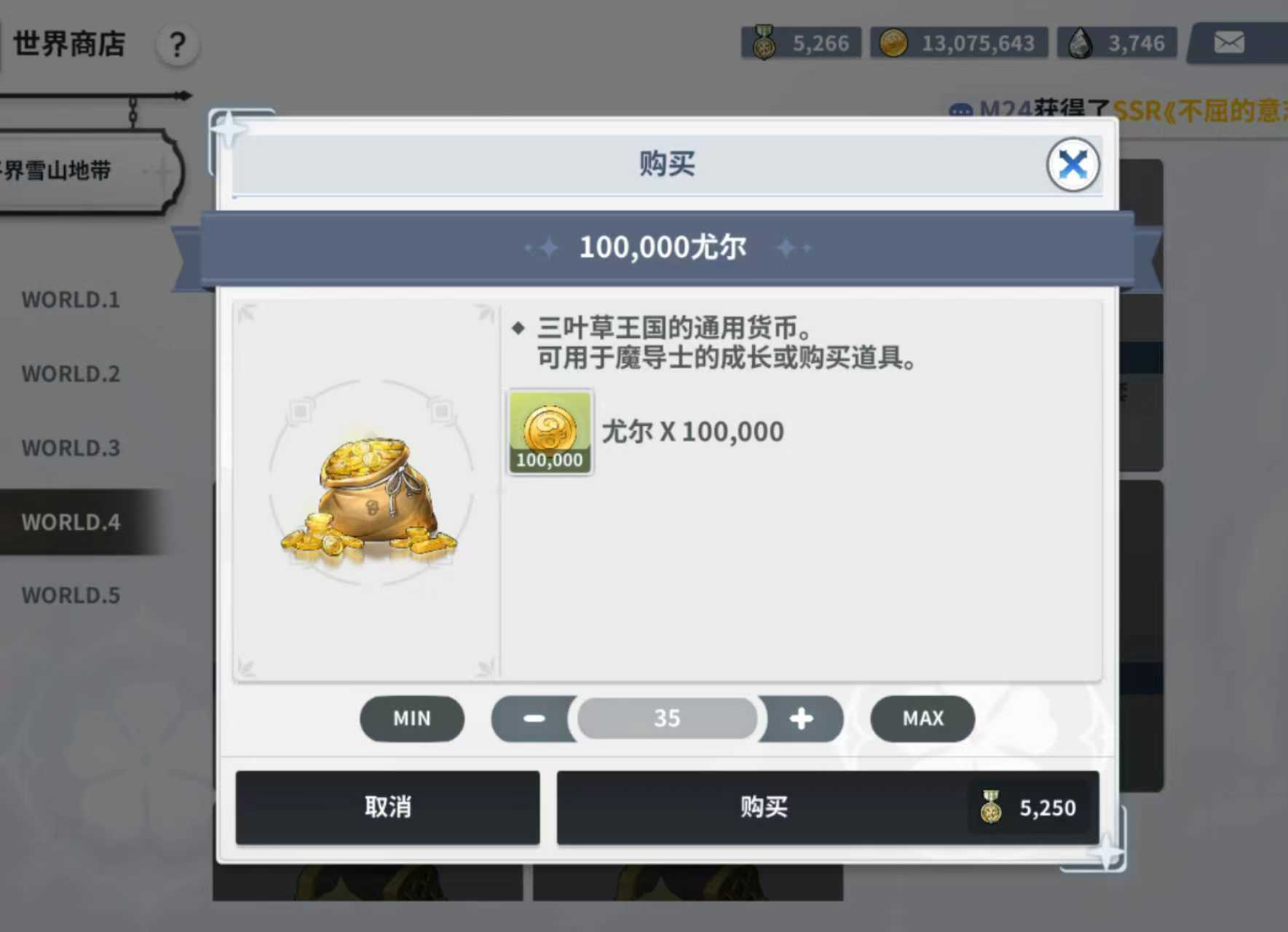Click the quantity field showing 35
This screenshot has height=932, width=1288.
tap(667, 719)
